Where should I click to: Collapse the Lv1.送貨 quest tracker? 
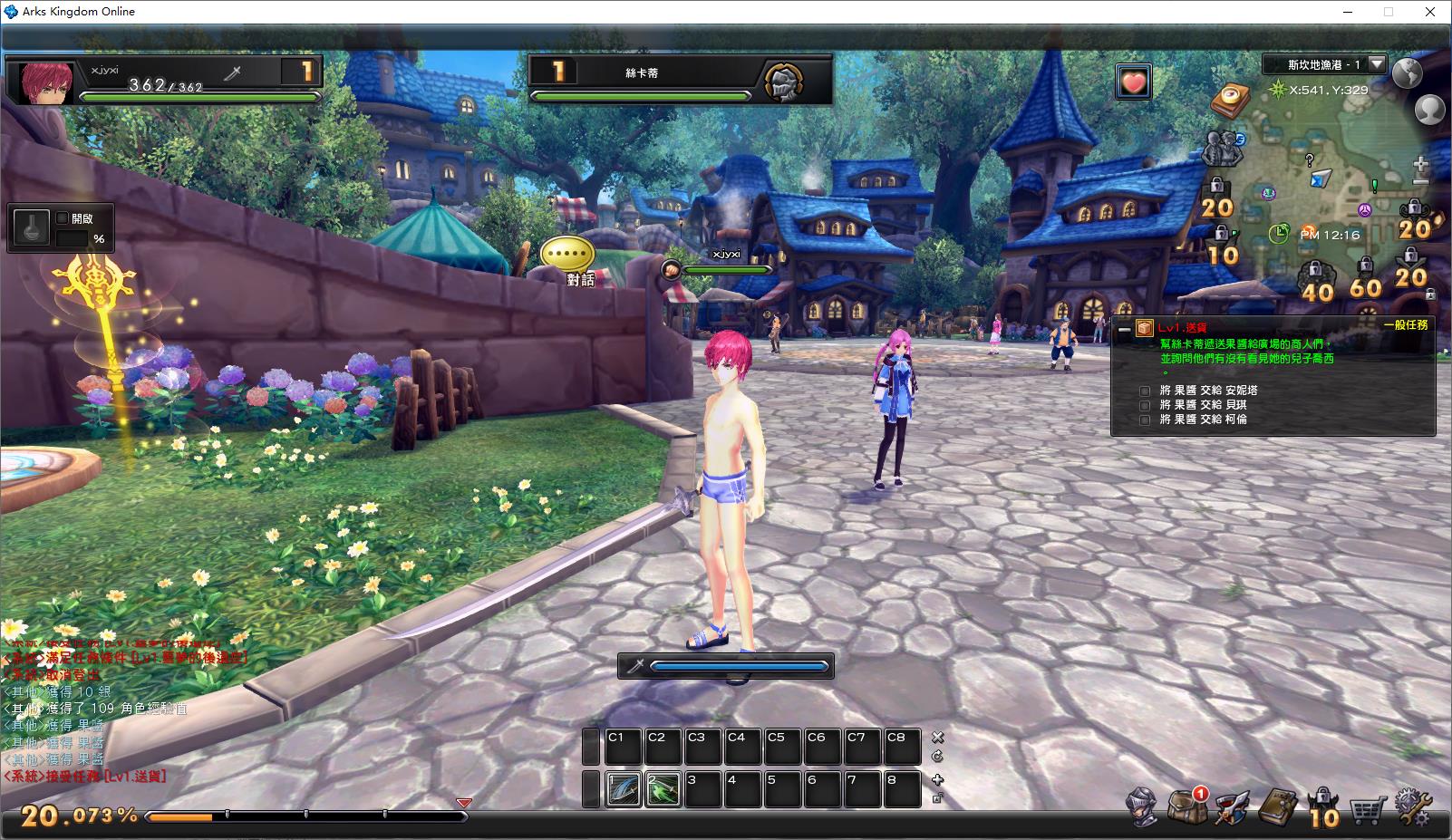1124,330
